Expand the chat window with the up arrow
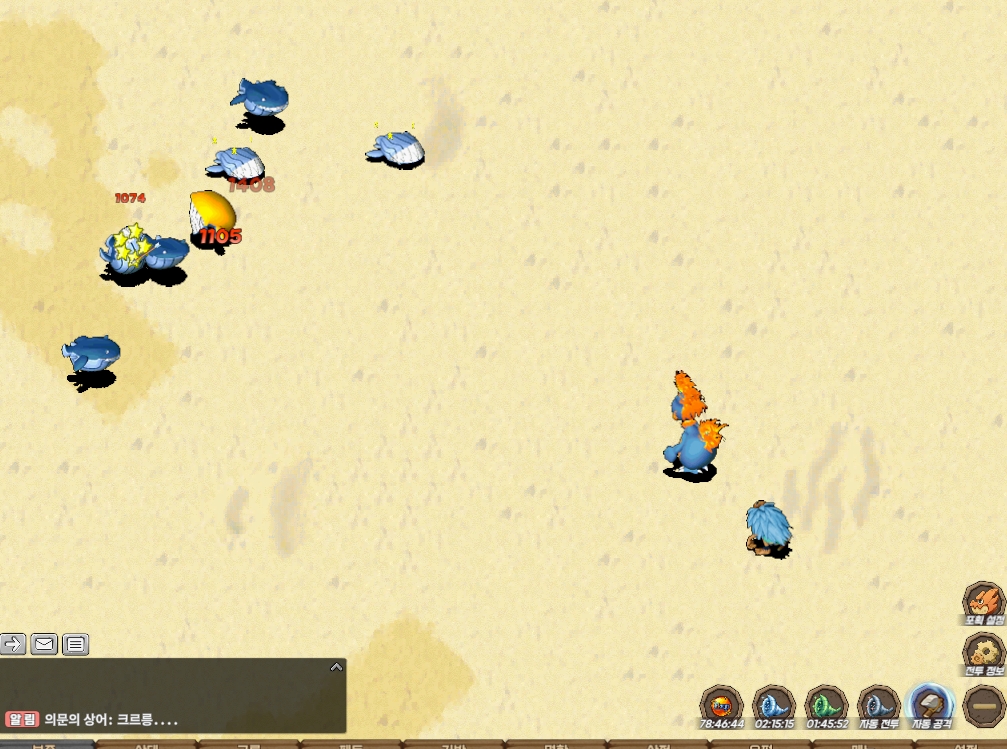 (x=337, y=667)
